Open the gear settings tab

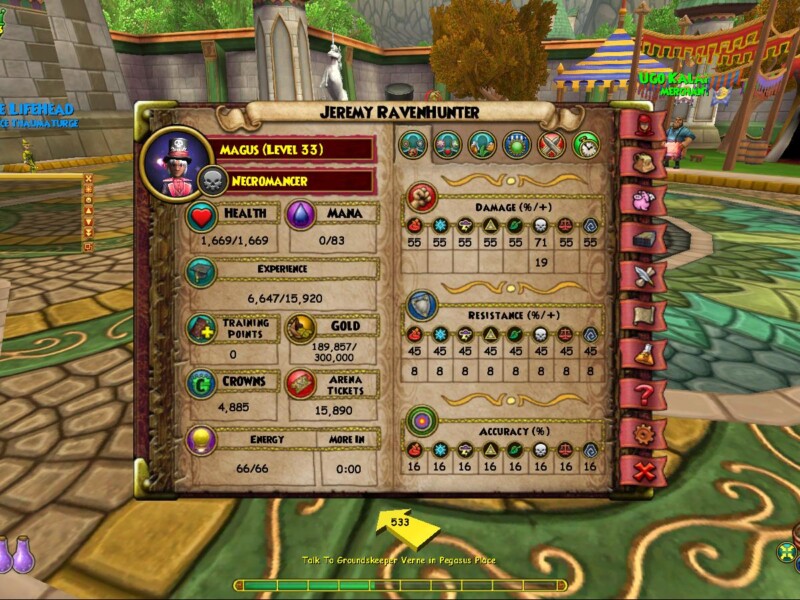[641, 432]
